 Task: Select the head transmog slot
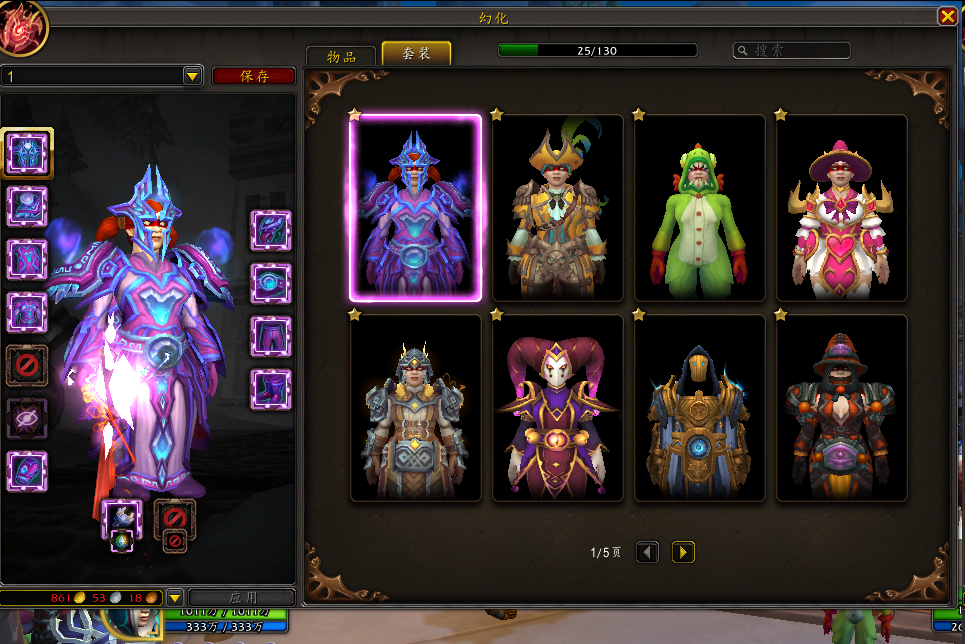pos(27,152)
